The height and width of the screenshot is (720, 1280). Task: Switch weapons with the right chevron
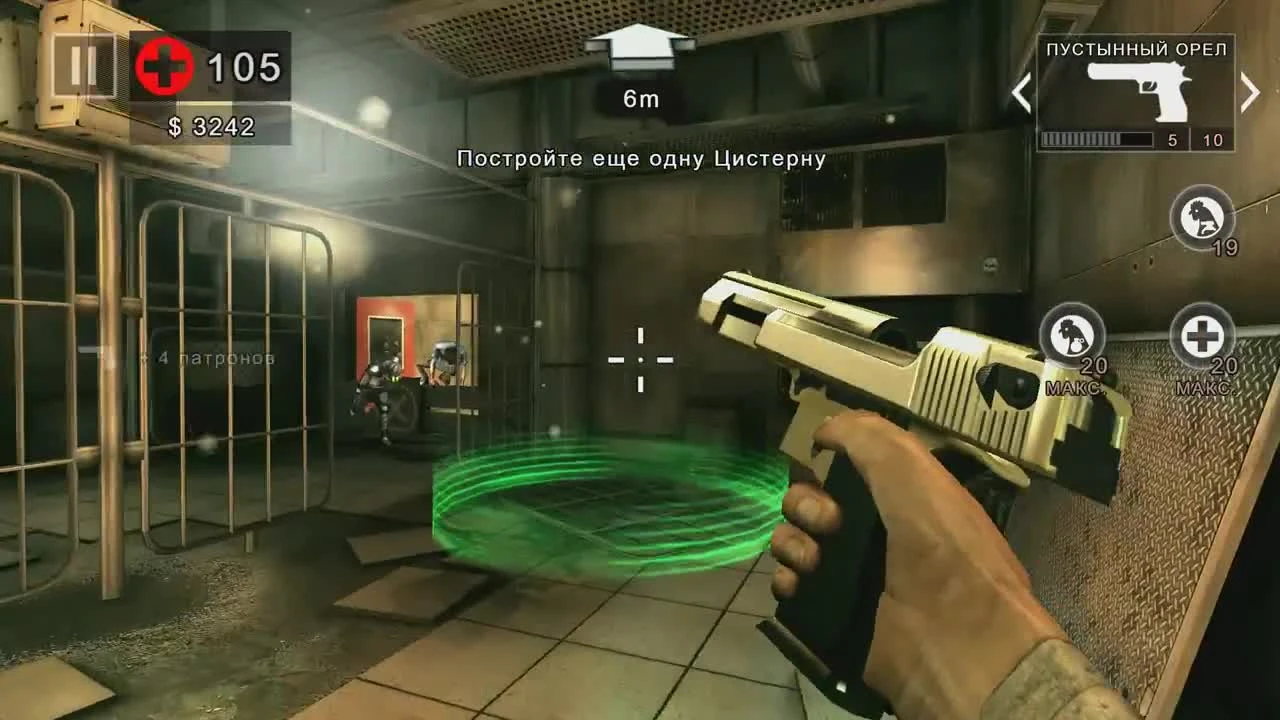pyautogui.click(x=1249, y=93)
